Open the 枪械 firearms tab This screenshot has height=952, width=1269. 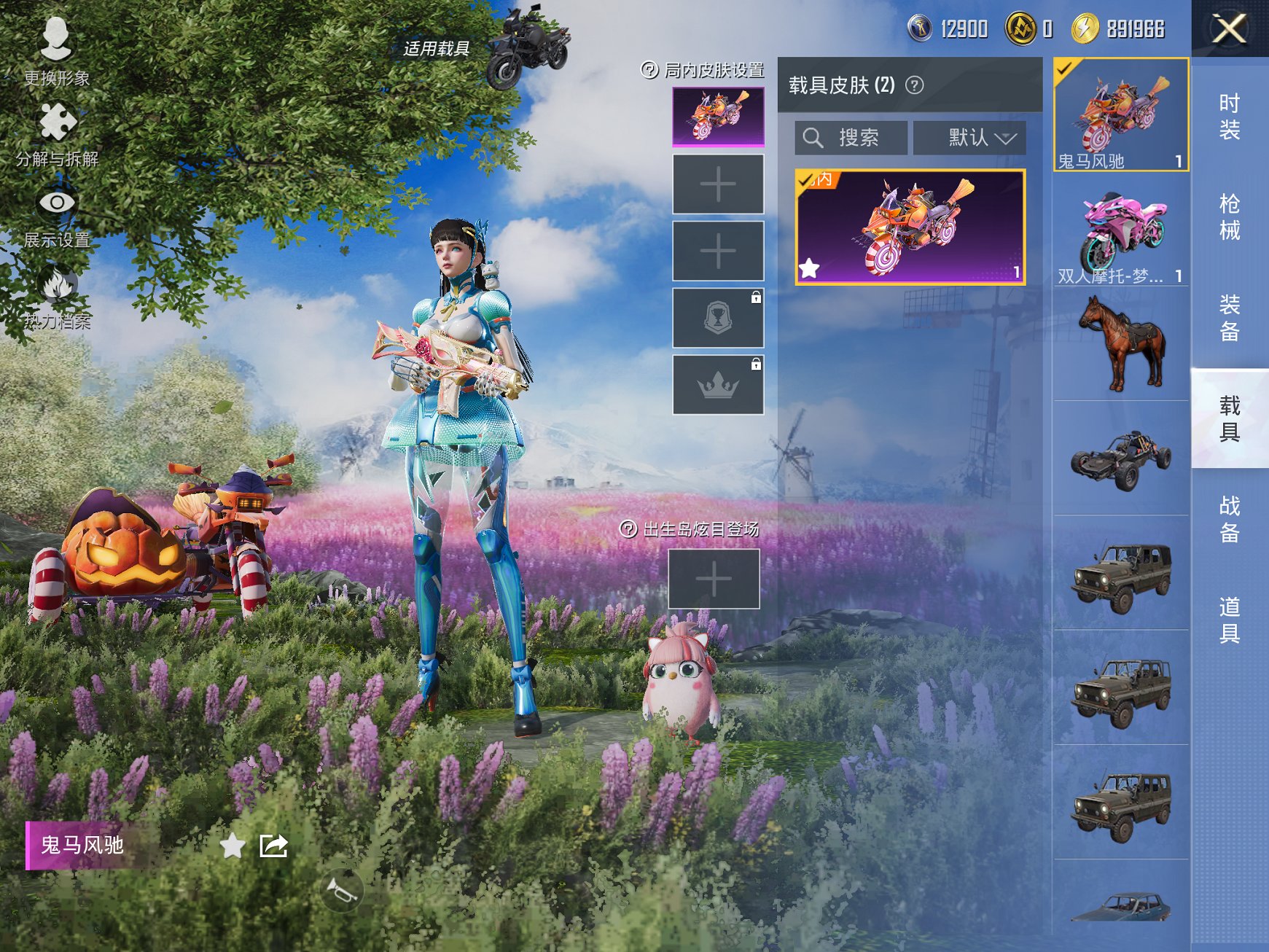pyautogui.click(x=1229, y=216)
